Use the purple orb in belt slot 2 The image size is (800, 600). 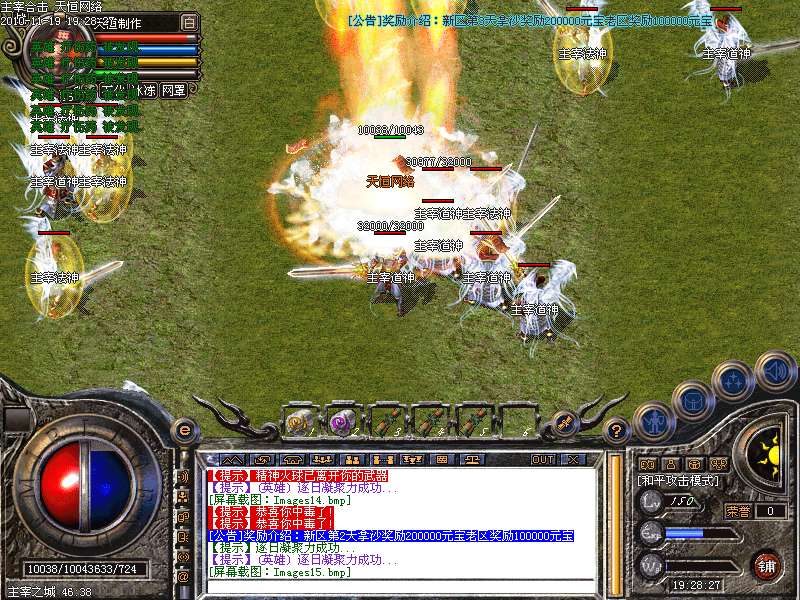tap(342, 421)
